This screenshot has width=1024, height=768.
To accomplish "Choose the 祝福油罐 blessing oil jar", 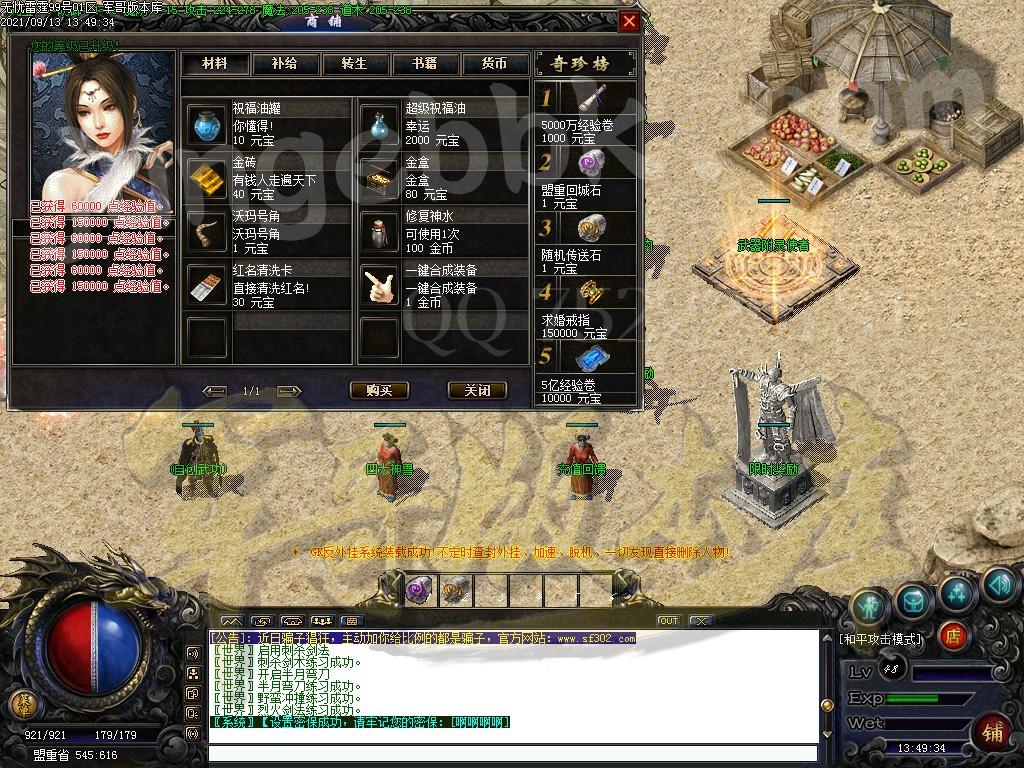I will (208, 125).
